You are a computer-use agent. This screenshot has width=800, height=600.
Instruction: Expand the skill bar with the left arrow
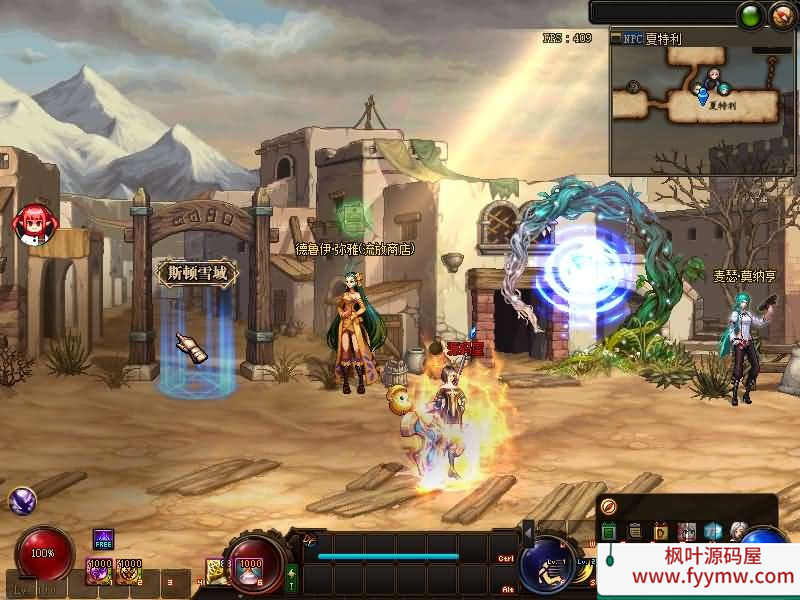(529, 530)
